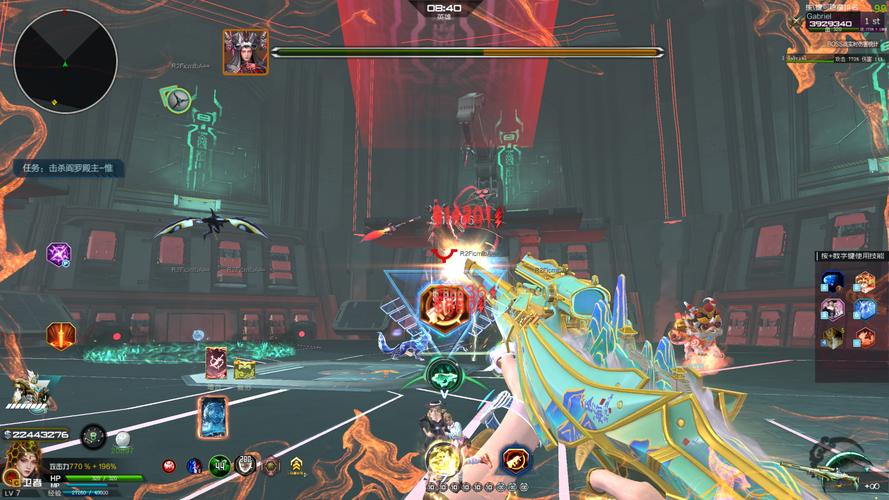
Task: Activate the orange flame skill icon on the left
Action: 60,335
